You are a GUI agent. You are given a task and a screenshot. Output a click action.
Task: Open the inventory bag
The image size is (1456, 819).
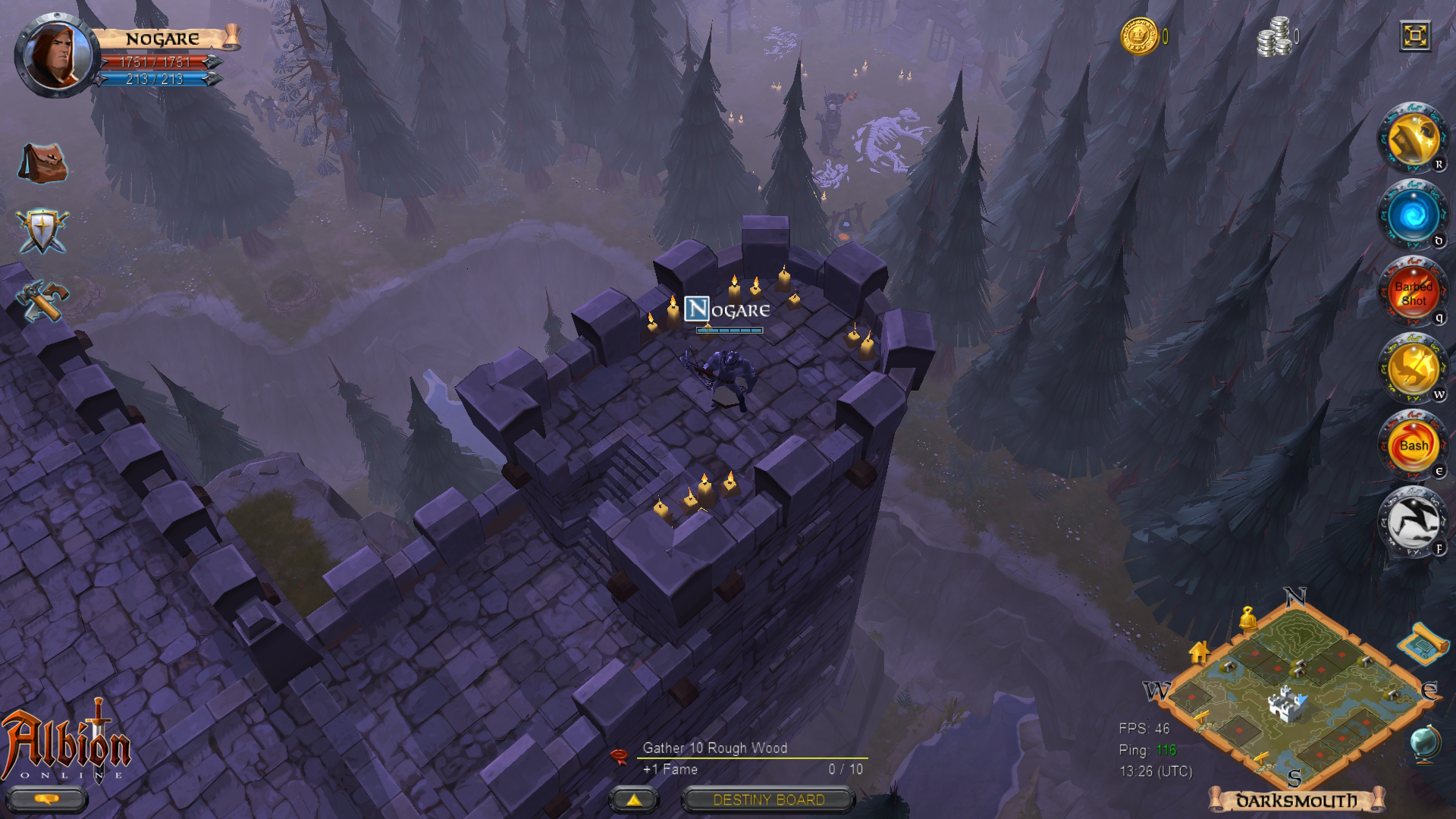[x=43, y=163]
